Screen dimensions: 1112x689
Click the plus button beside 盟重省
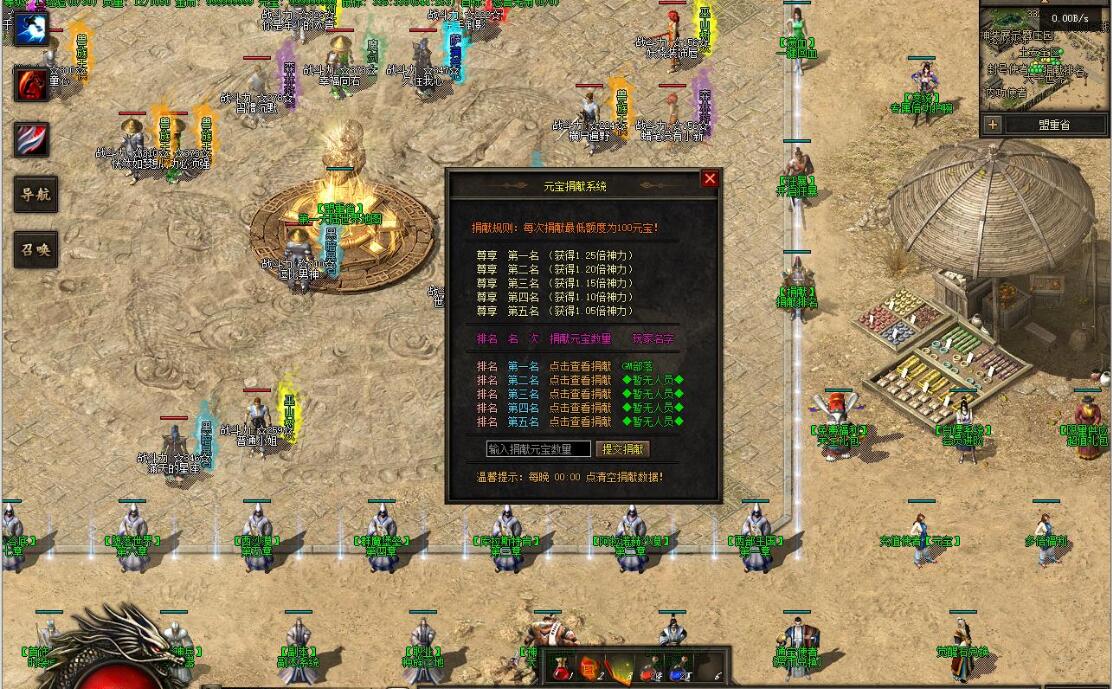point(992,125)
